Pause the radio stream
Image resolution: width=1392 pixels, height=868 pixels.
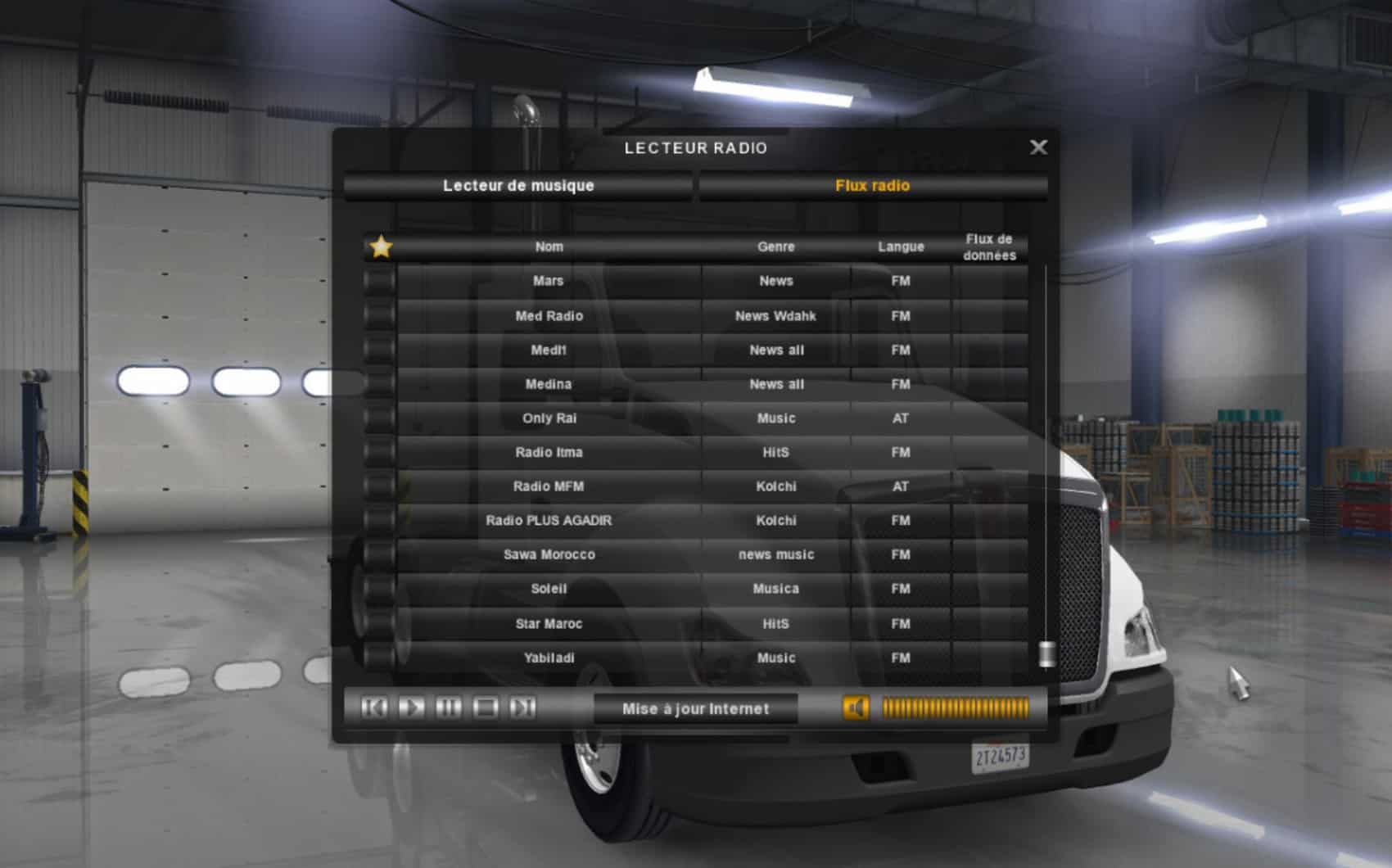(x=448, y=708)
